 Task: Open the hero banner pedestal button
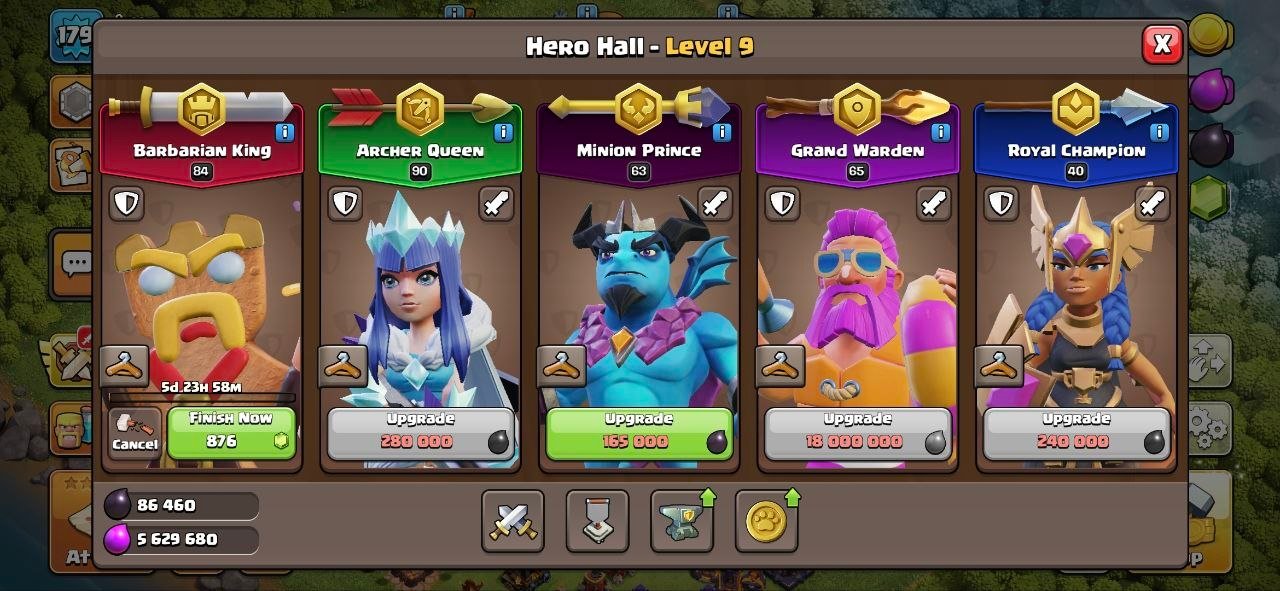[x=597, y=521]
